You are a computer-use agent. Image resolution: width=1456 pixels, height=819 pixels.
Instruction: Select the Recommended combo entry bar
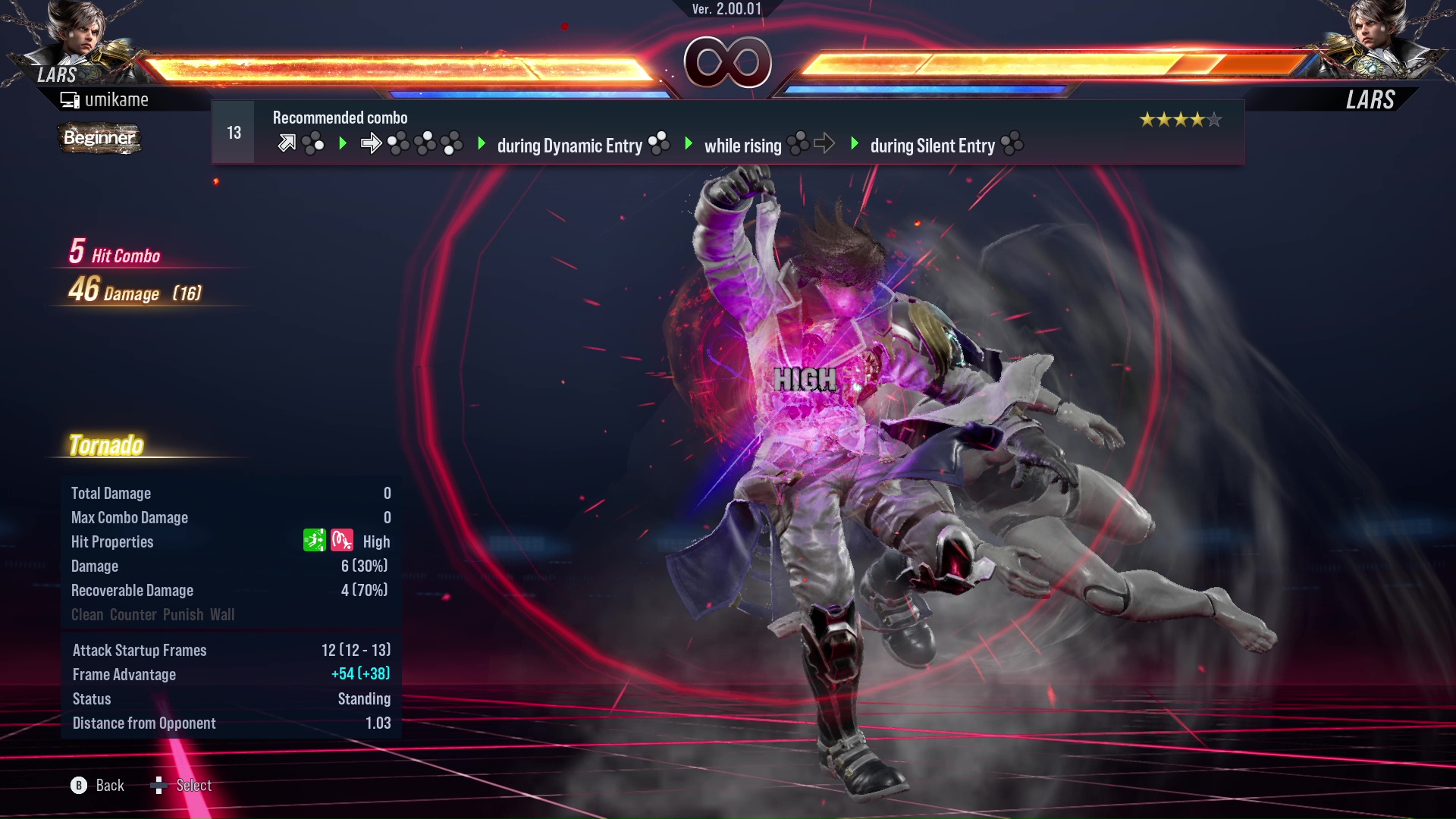(x=728, y=133)
